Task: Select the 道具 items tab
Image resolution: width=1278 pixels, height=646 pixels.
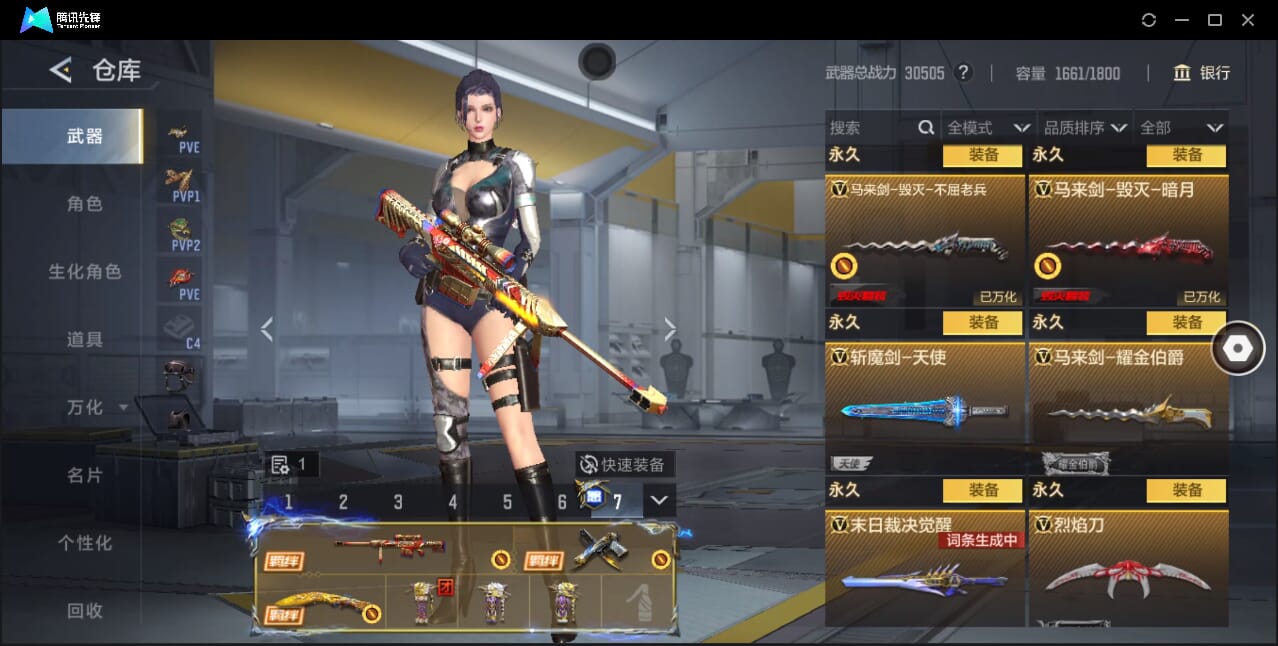Action: coord(85,340)
